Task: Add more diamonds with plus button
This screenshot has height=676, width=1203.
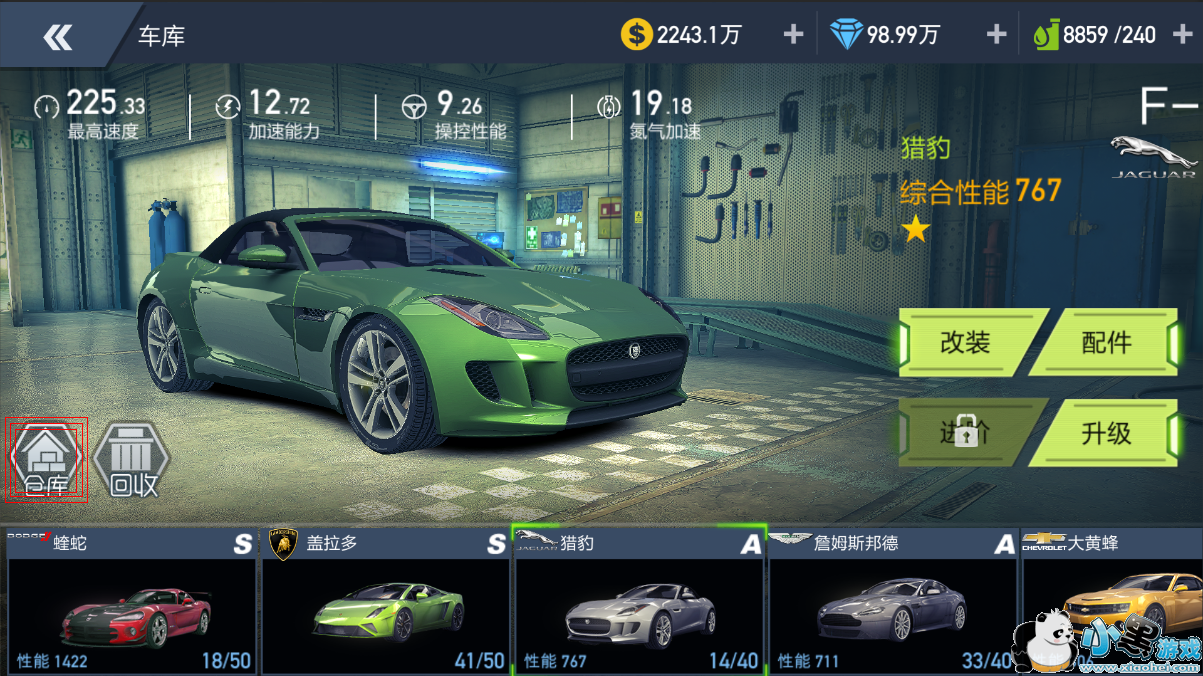Action: click(996, 35)
